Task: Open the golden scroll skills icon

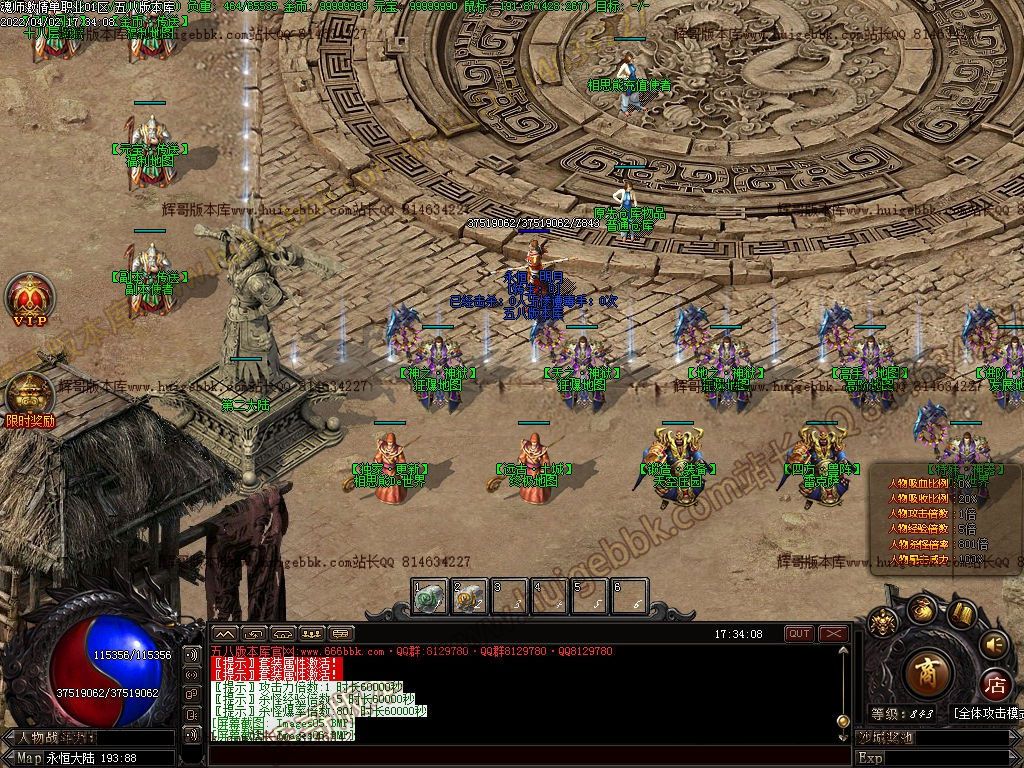Action: pos(962,613)
